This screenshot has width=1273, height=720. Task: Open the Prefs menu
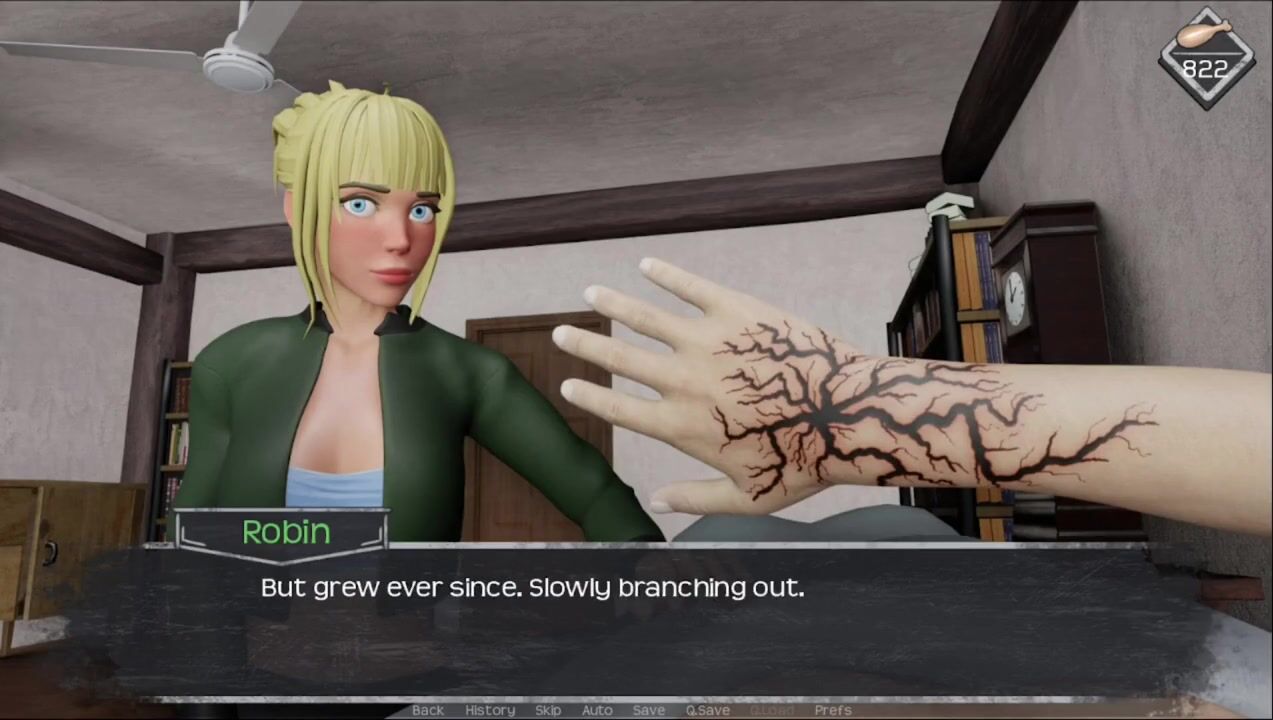[x=833, y=710]
